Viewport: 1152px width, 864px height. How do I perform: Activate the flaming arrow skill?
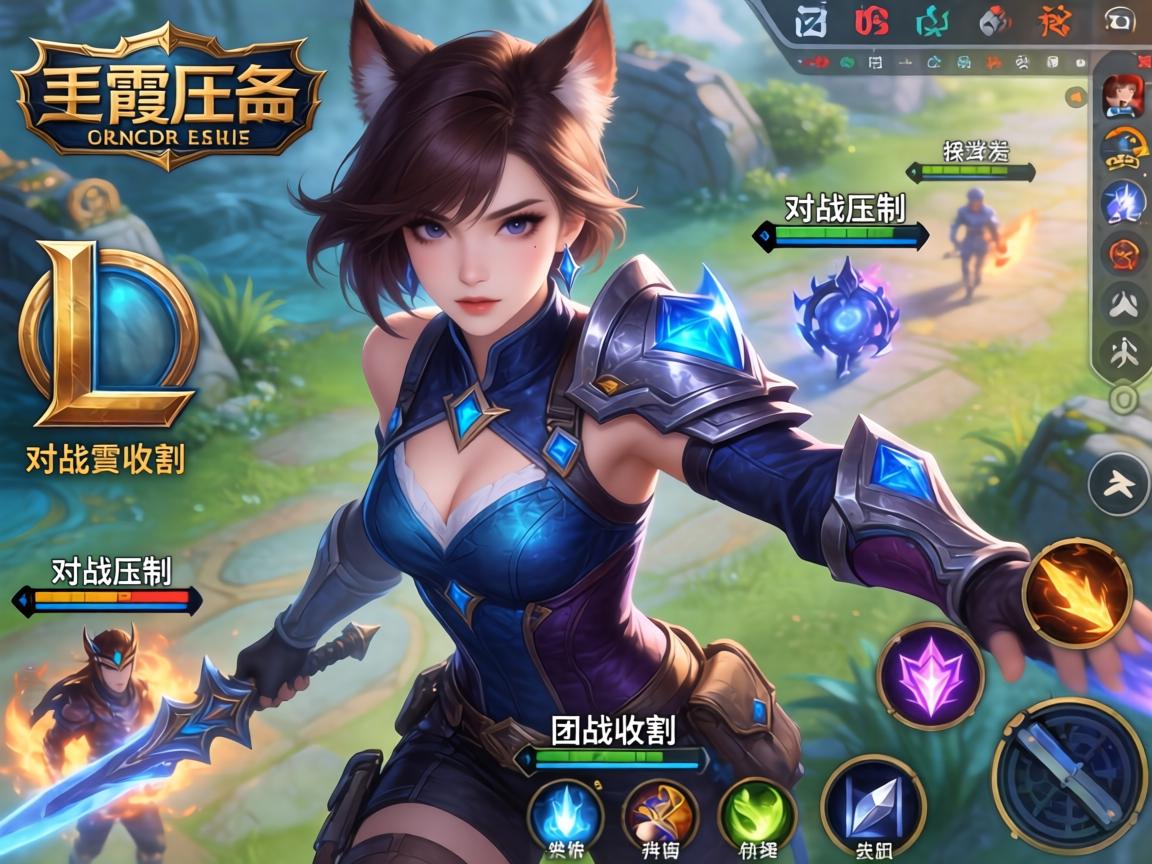pos(1076,594)
